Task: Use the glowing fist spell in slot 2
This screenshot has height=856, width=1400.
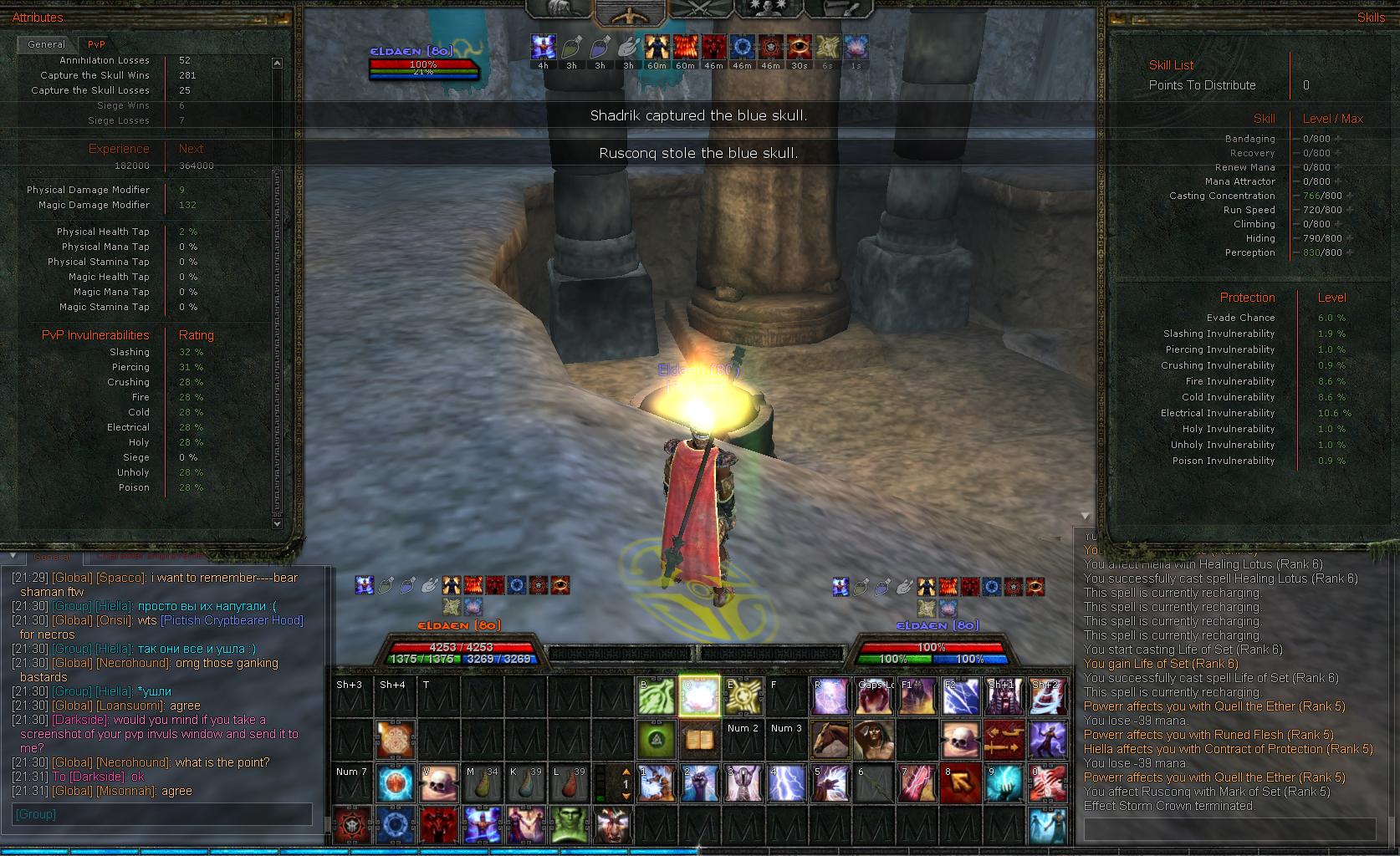Action: tap(699, 783)
